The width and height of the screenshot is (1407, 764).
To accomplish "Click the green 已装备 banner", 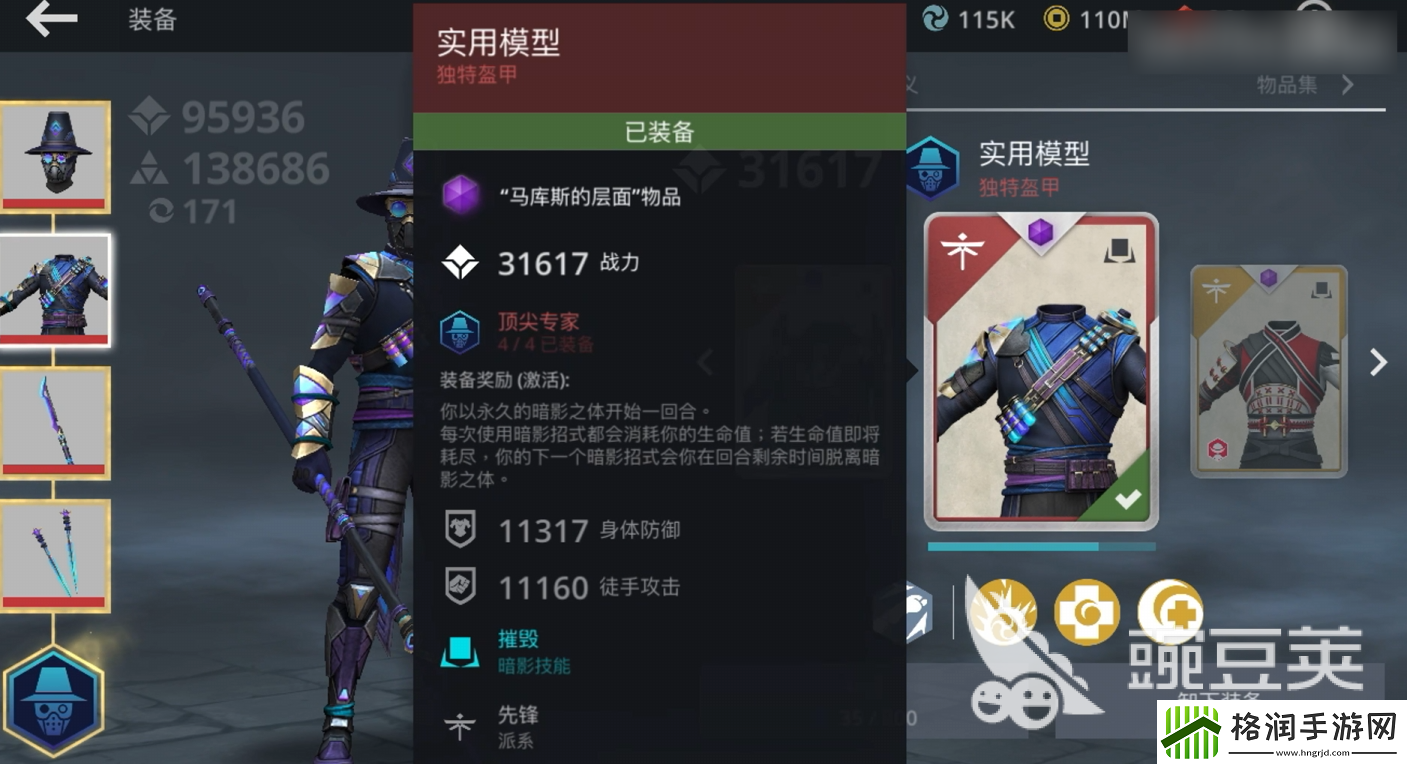I will 659,131.
